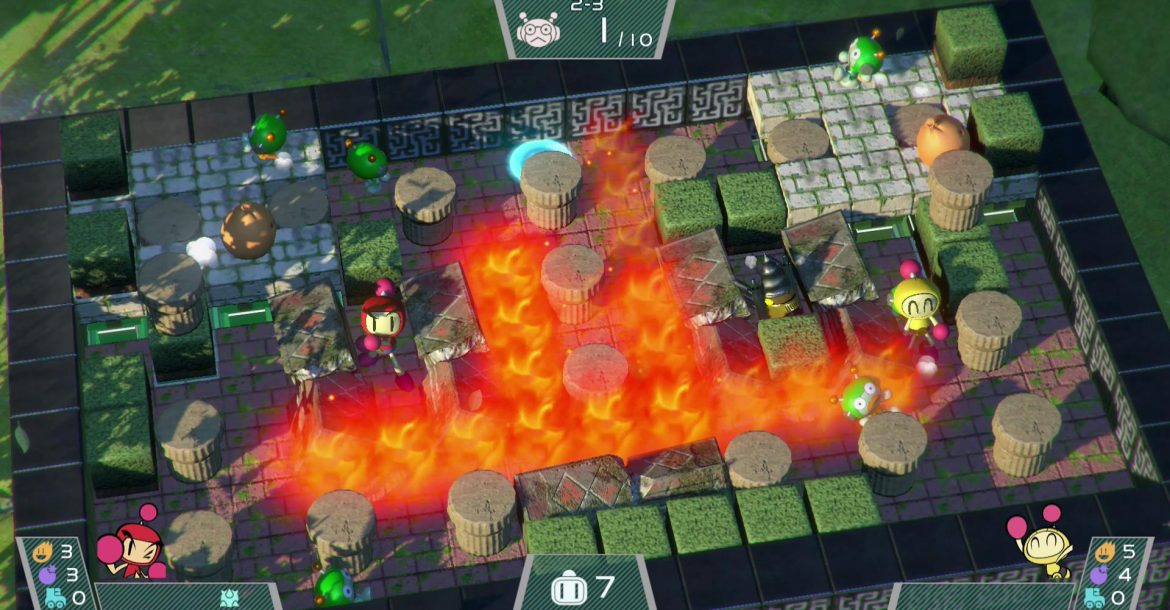The width and height of the screenshot is (1170, 610).
Task: Click the spiked armor icon in red player's bar
Action: tap(229, 598)
